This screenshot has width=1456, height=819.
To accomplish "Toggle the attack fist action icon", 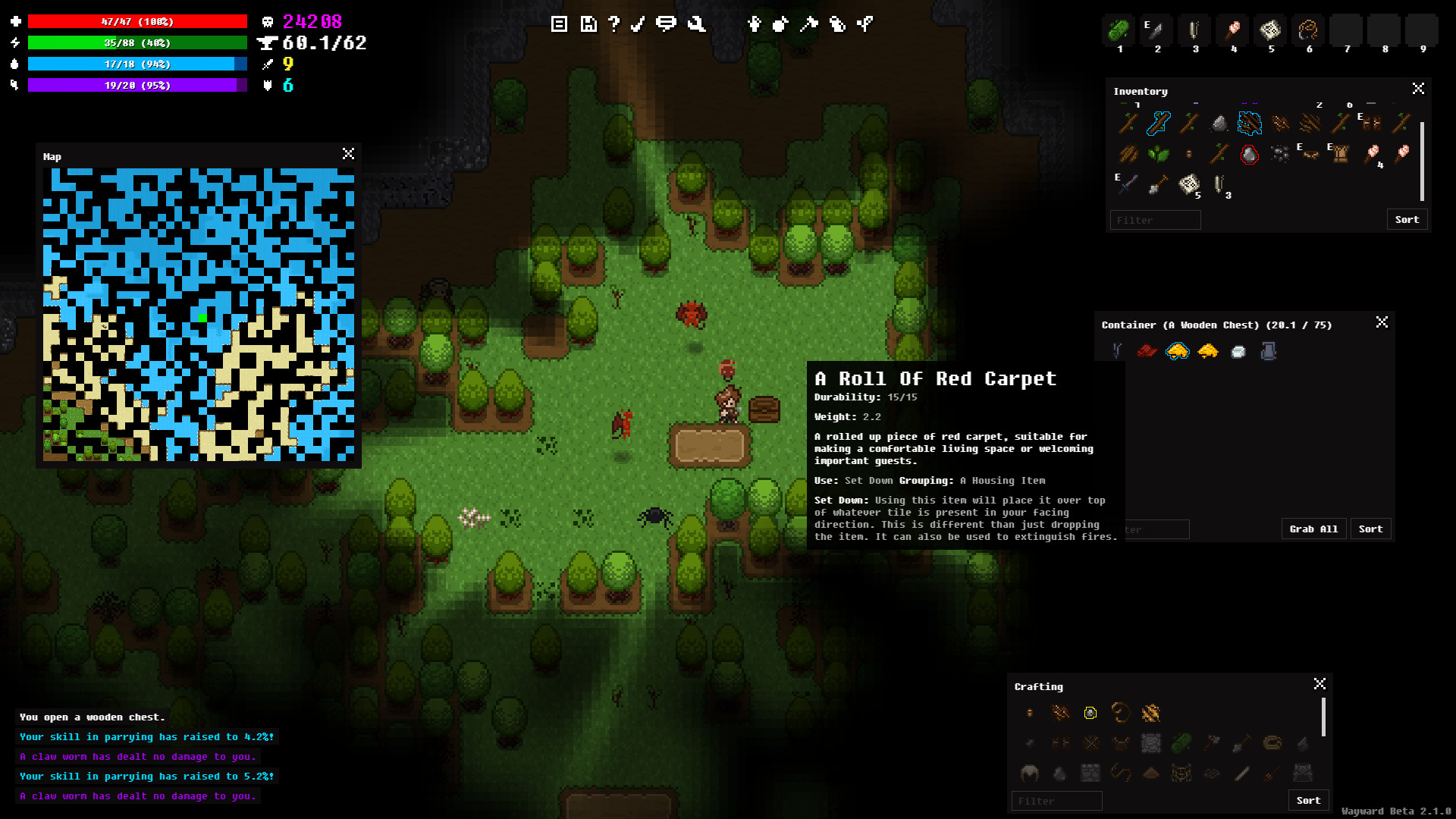I will coord(755,24).
